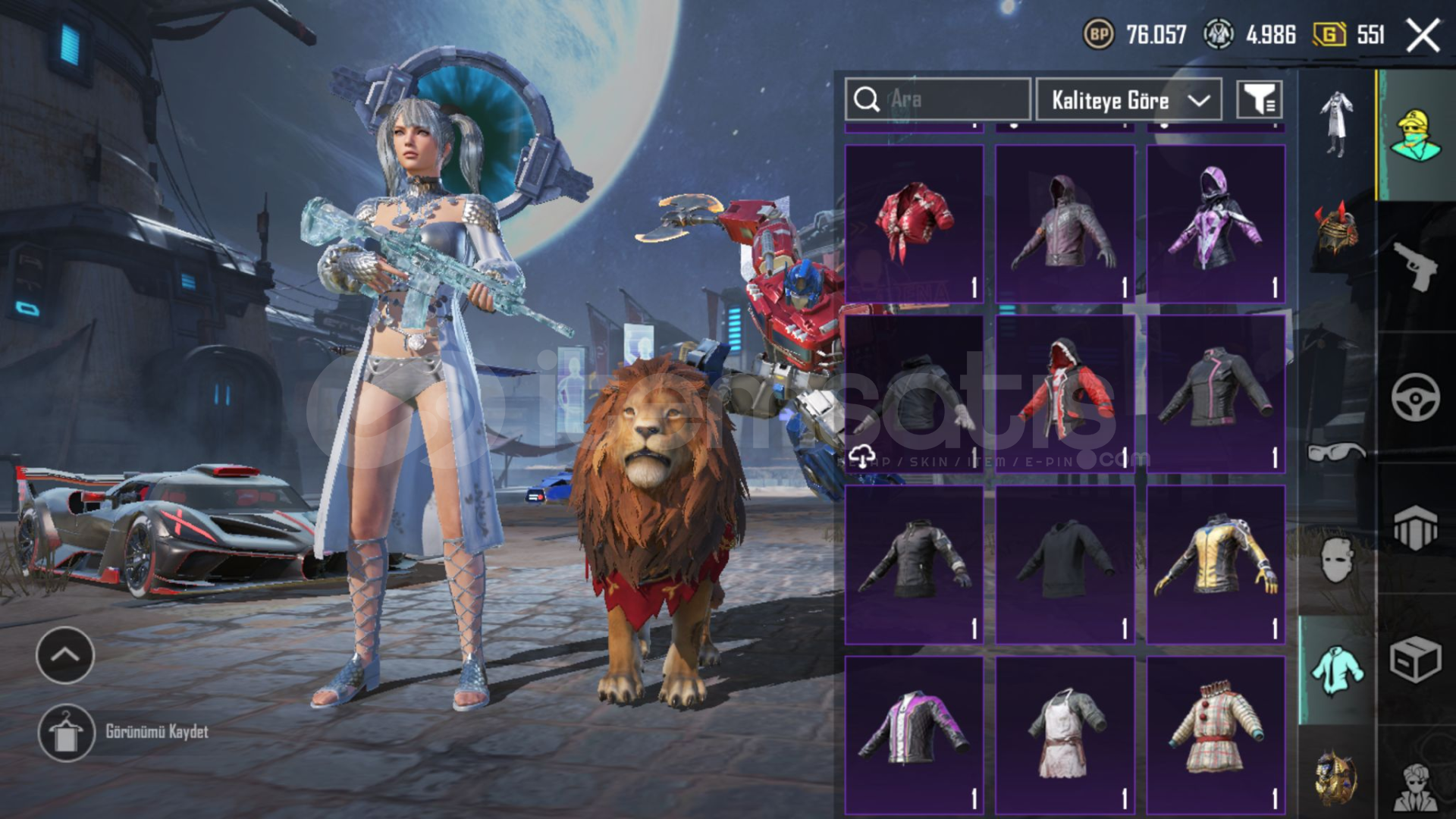The height and width of the screenshot is (819, 1456).
Task: Open the Kaliteye Göre sort dropdown
Action: click(x=1128, y=99)
